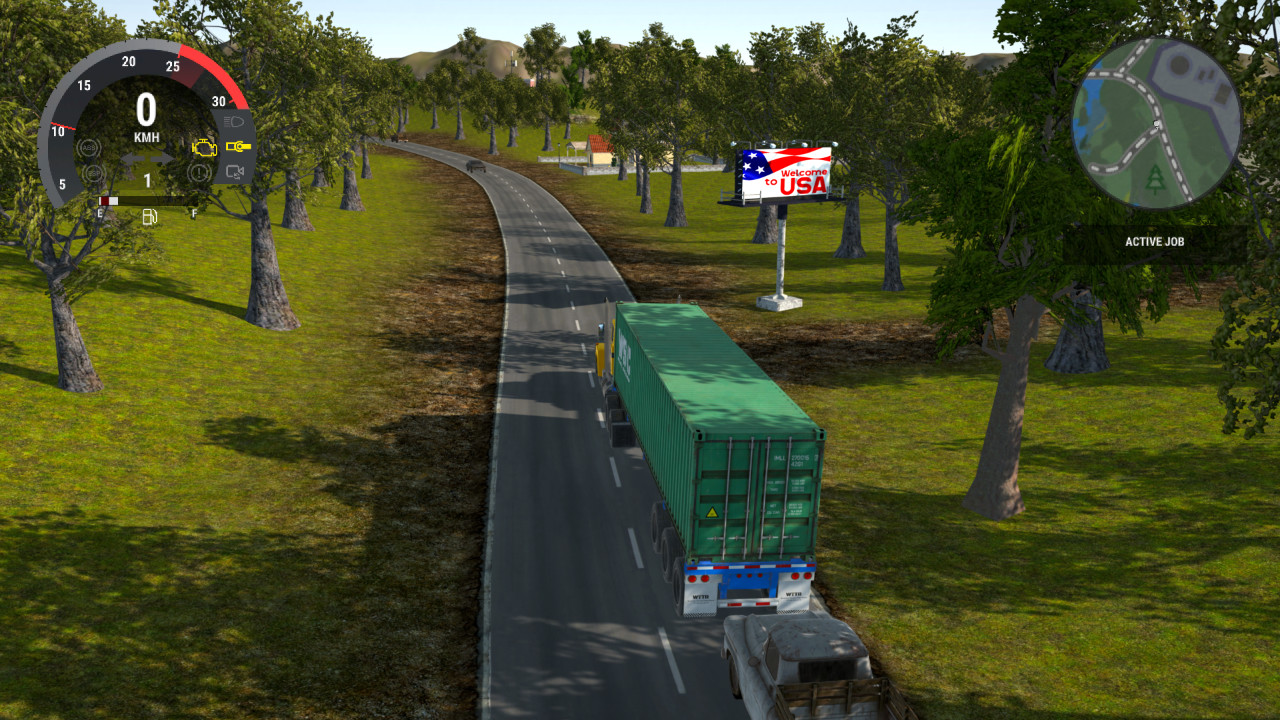Click the parking brake warning icon
The height and width of the screenshot is (720, 1280).
tap(198, 171)
